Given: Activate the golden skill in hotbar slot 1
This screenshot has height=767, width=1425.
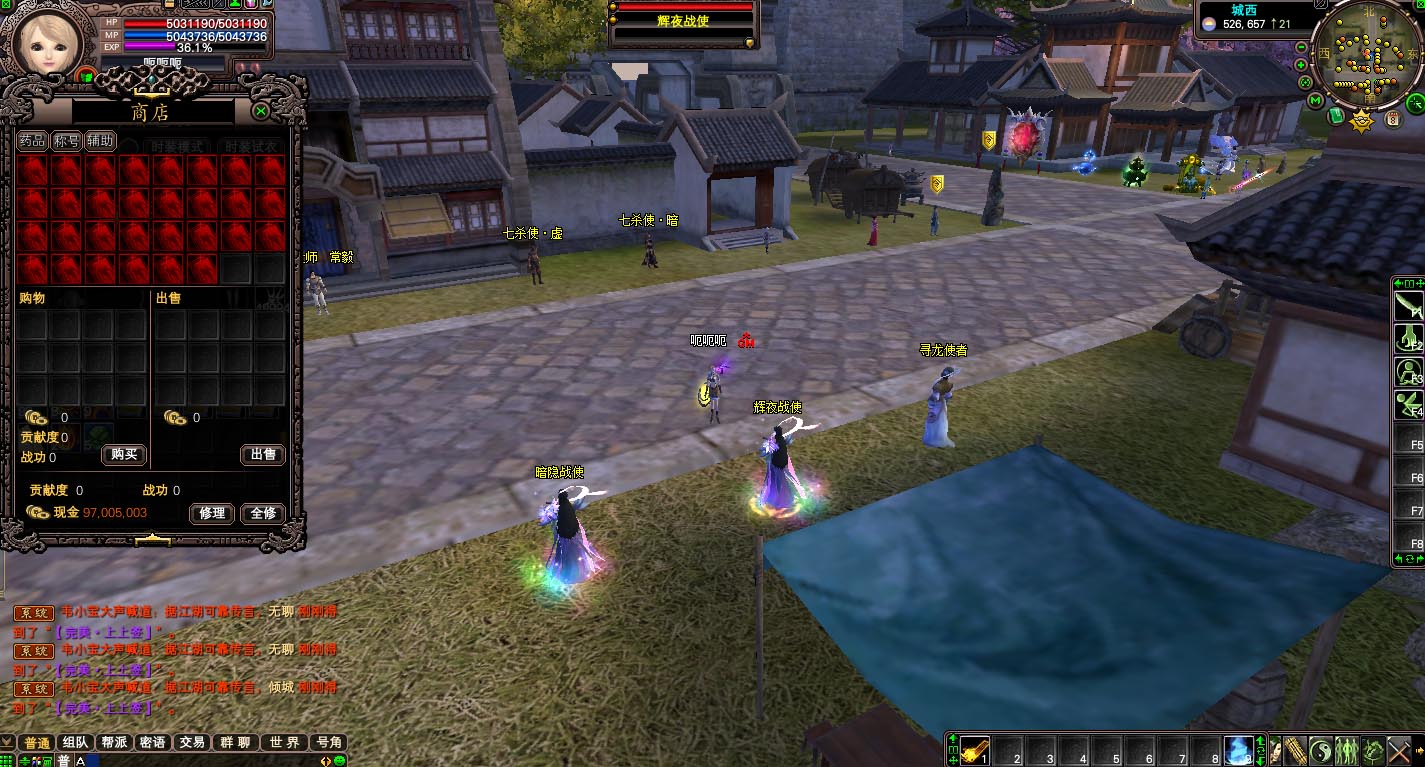Looking at the screenshot, I should 977,750.
